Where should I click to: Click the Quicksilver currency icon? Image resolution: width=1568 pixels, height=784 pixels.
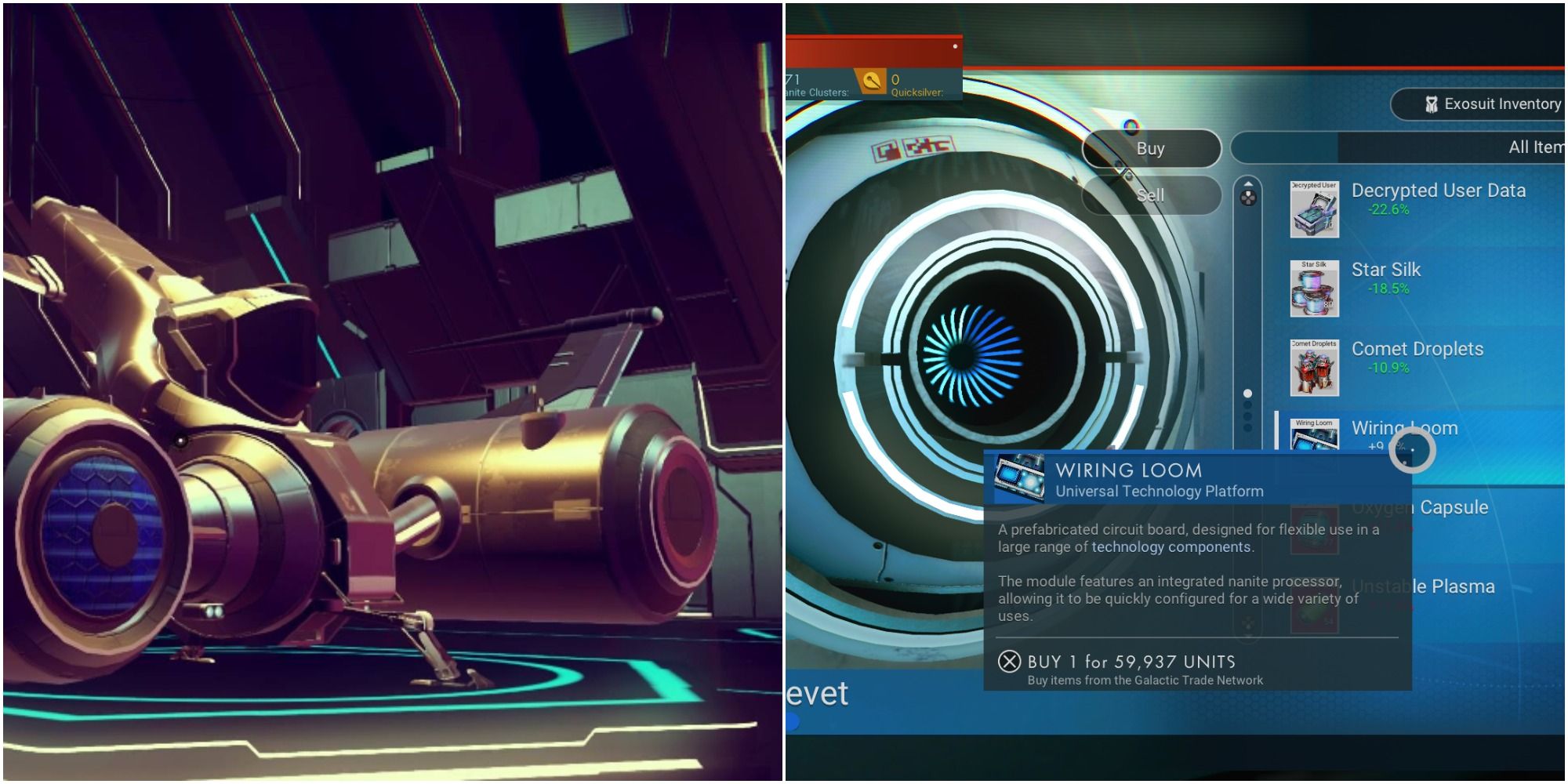[870, 83]
